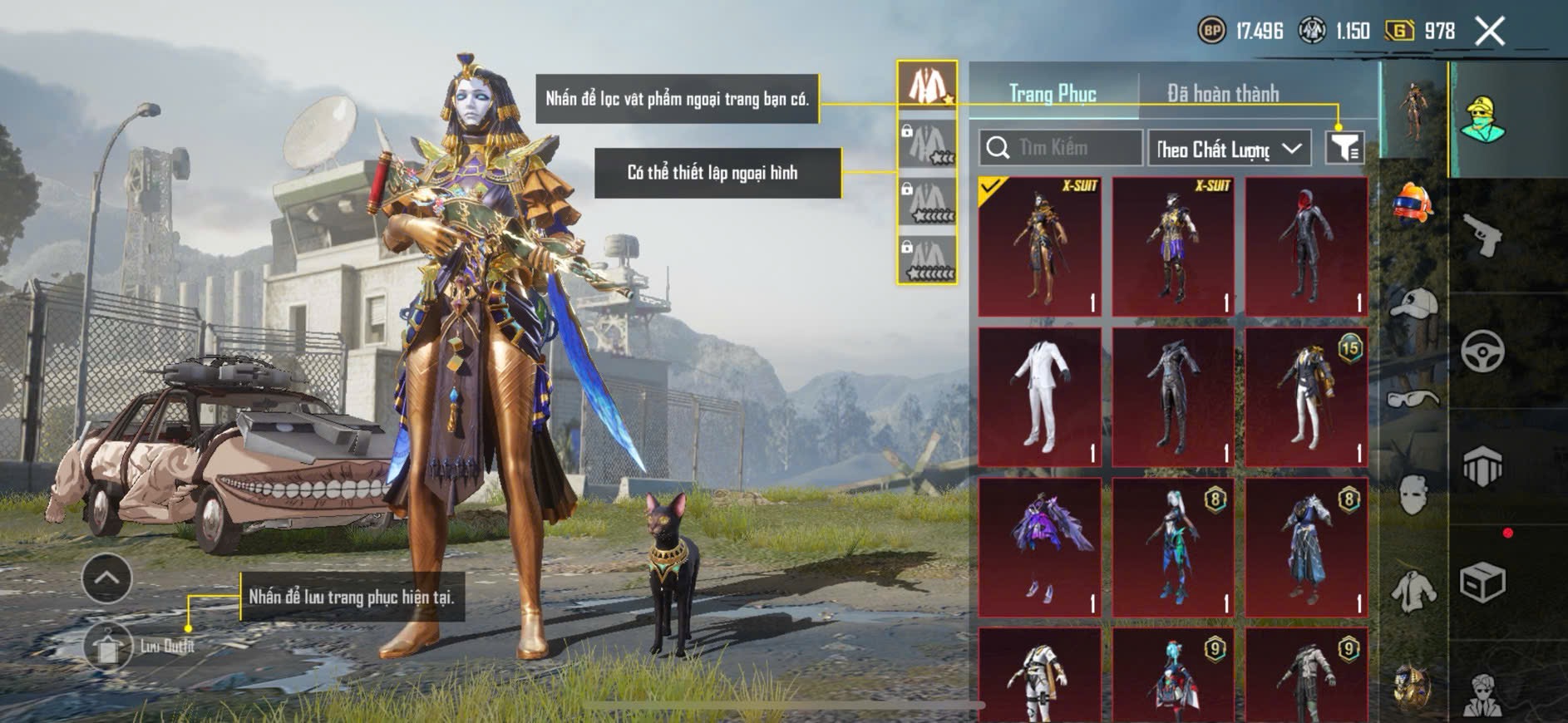Image resolution: width=1568 pixels, height=723 pixels.
Task: Select the first outfit preset slot
Action: [x=927, y=86]
